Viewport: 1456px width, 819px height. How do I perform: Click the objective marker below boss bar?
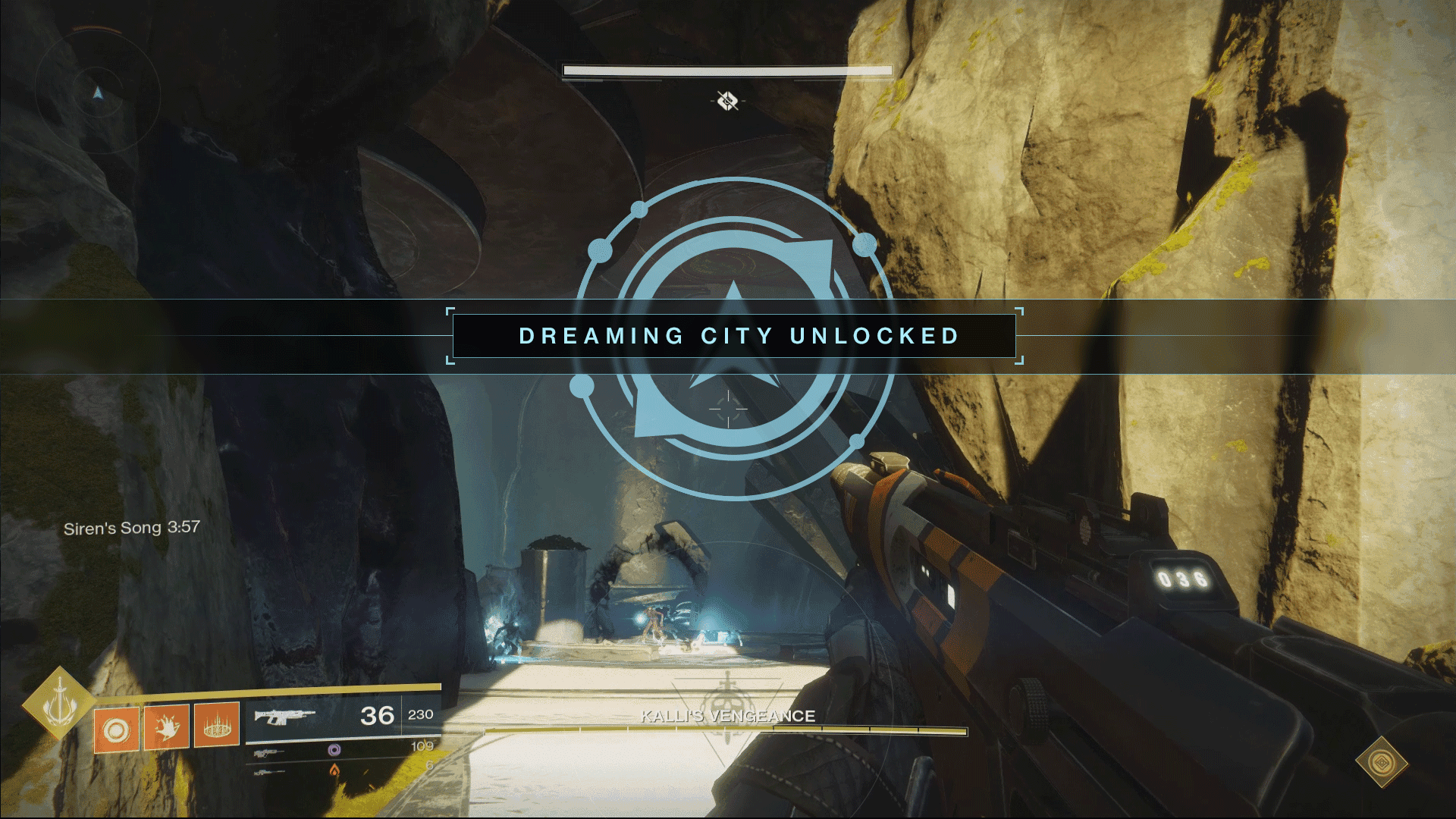(x=728, y=101)
